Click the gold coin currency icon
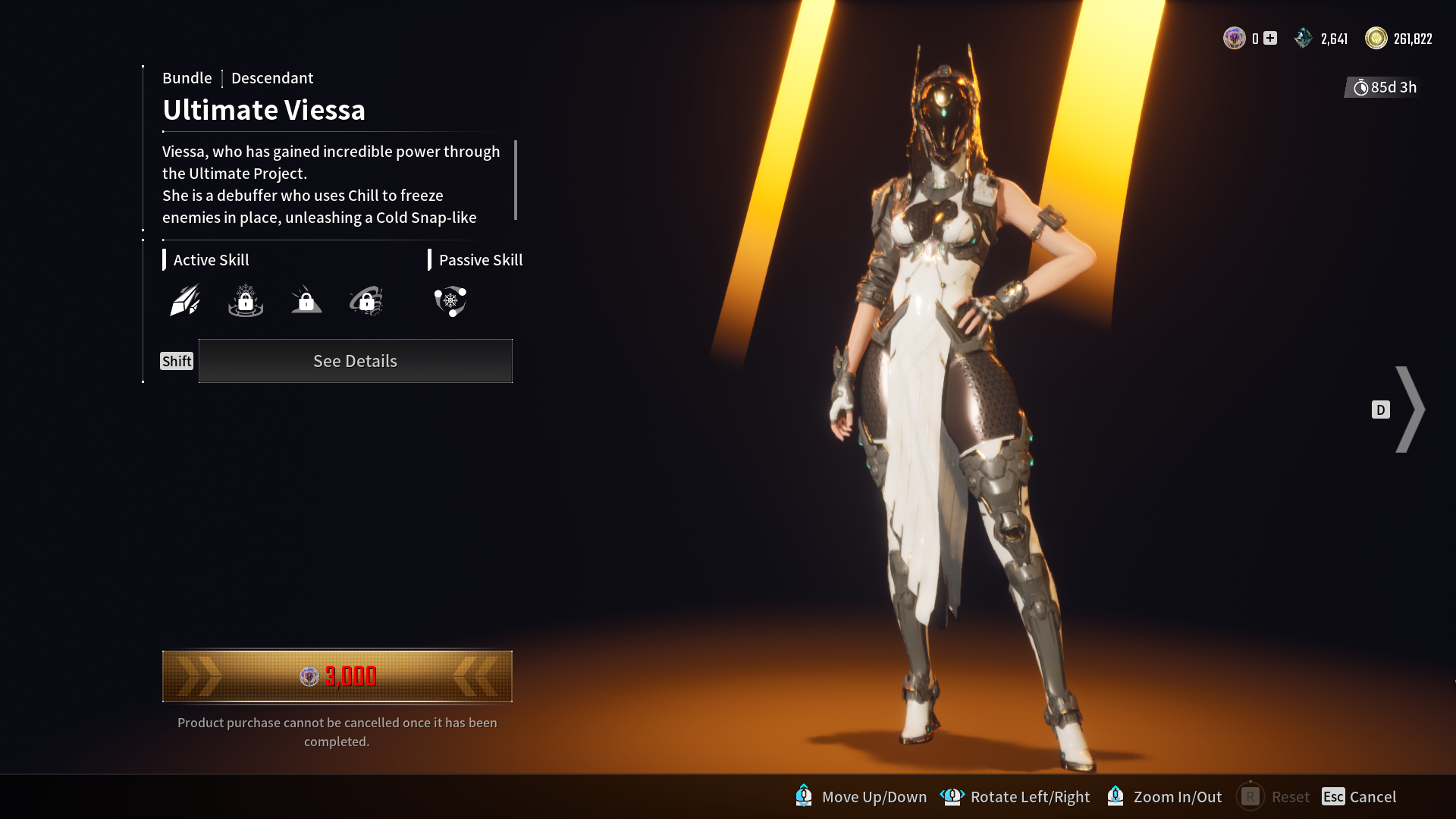1456x819 pixels. click(x=1376, y=39)
